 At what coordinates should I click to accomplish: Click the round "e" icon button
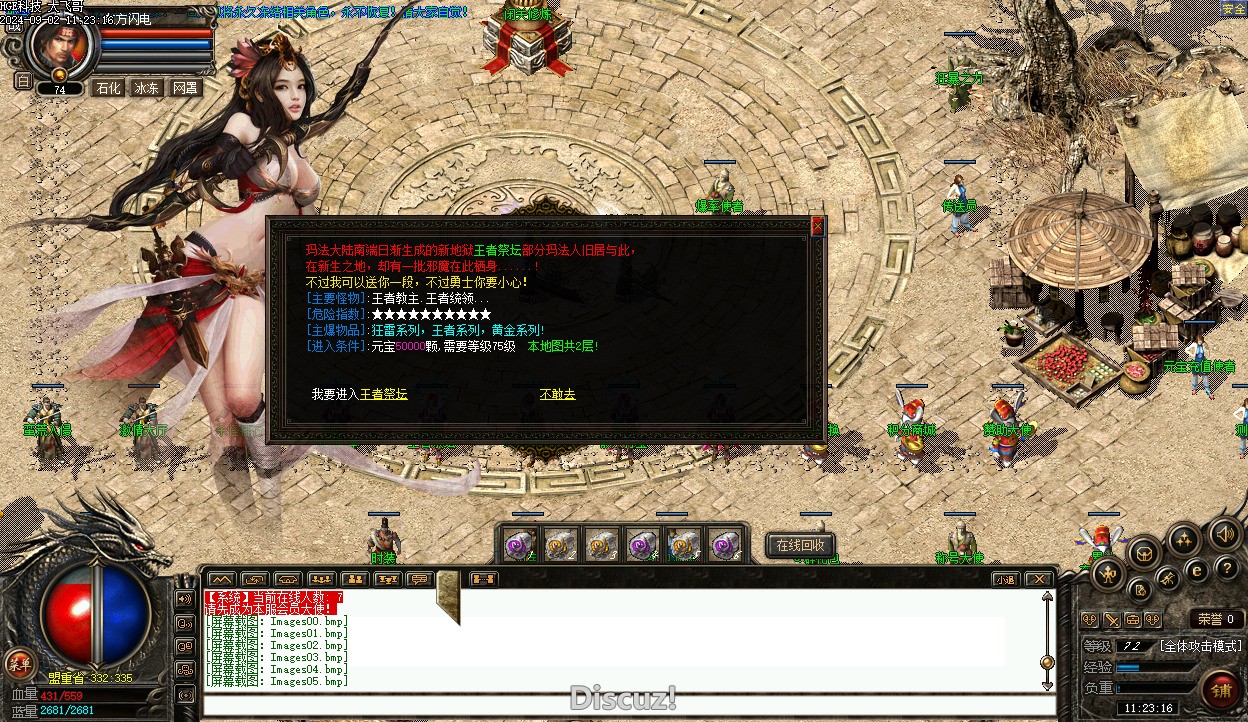point(1195,571)
